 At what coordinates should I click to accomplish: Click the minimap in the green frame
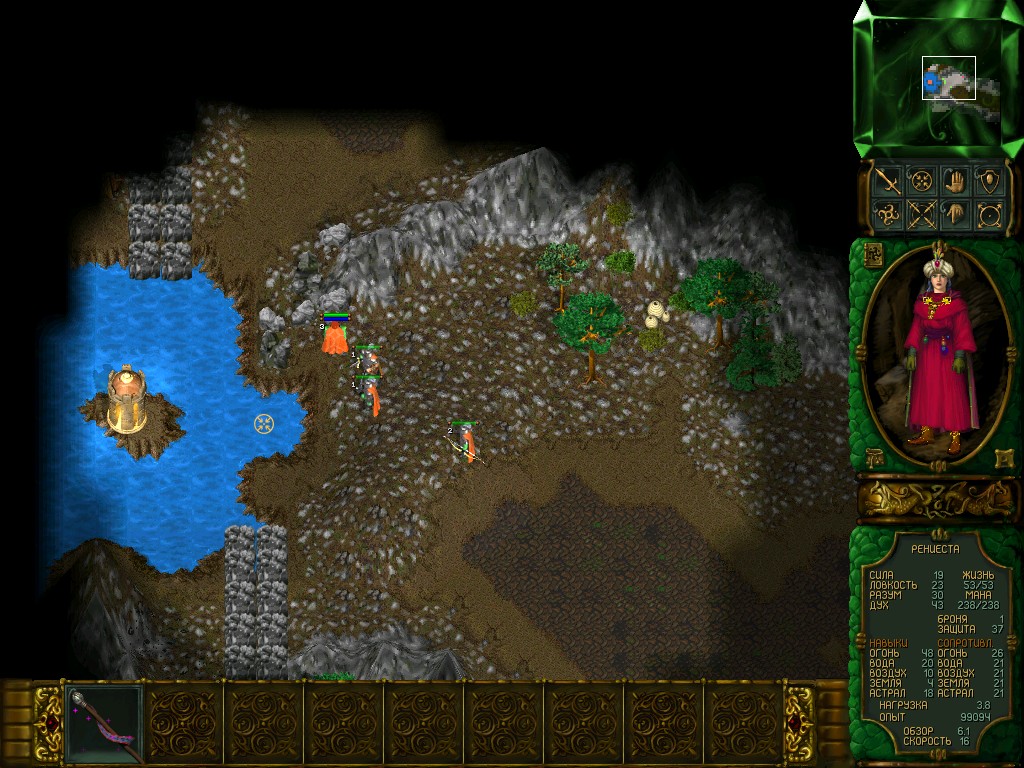click(x=937, y=79)
